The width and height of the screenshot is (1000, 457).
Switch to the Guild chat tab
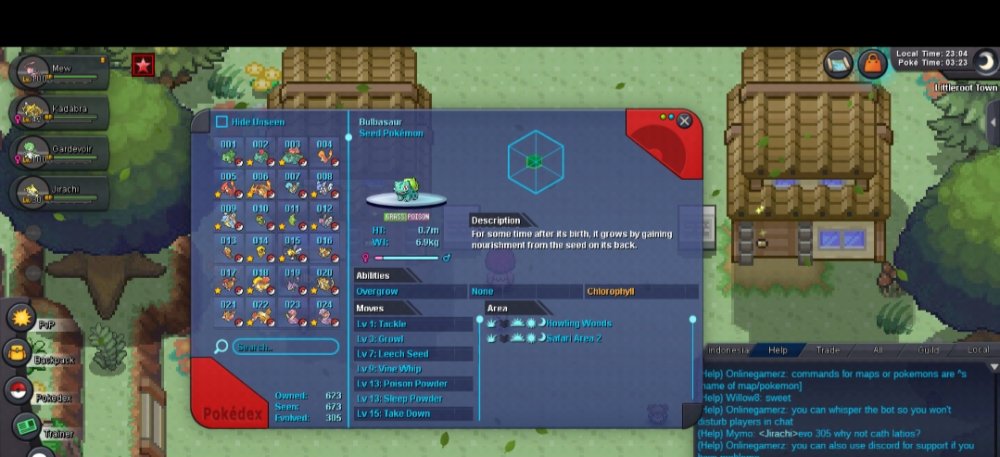point(929,350)
